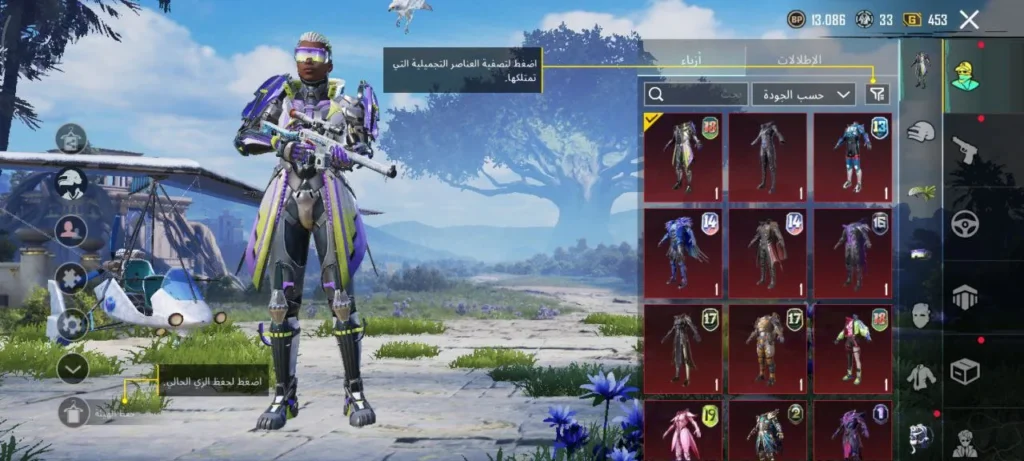Open the filter for owned cosmetic items
Viewport: 1024px width, 461px height.
coord(877,94)
